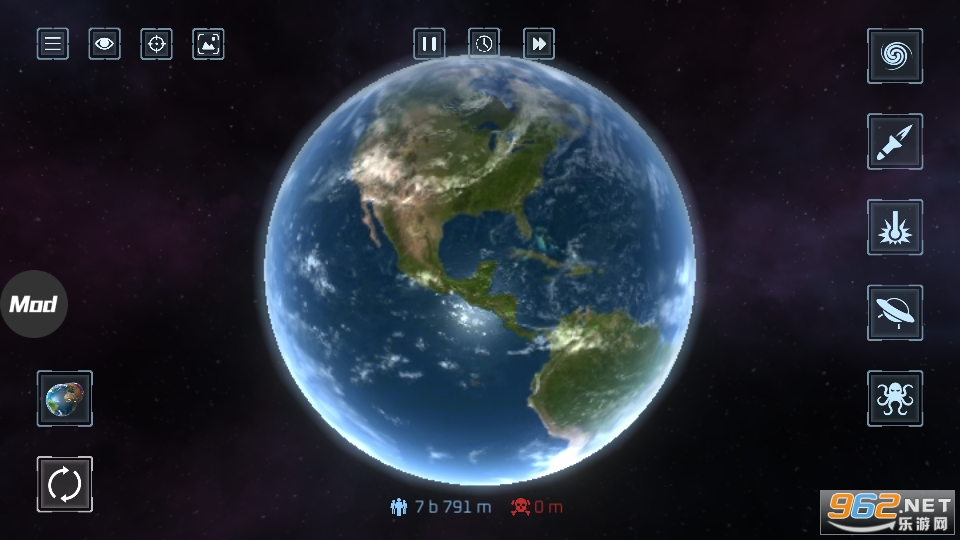Reset the planet with the circular arrows button
The width and height of the screenshot is (960, 540).
tap(65, 484)
